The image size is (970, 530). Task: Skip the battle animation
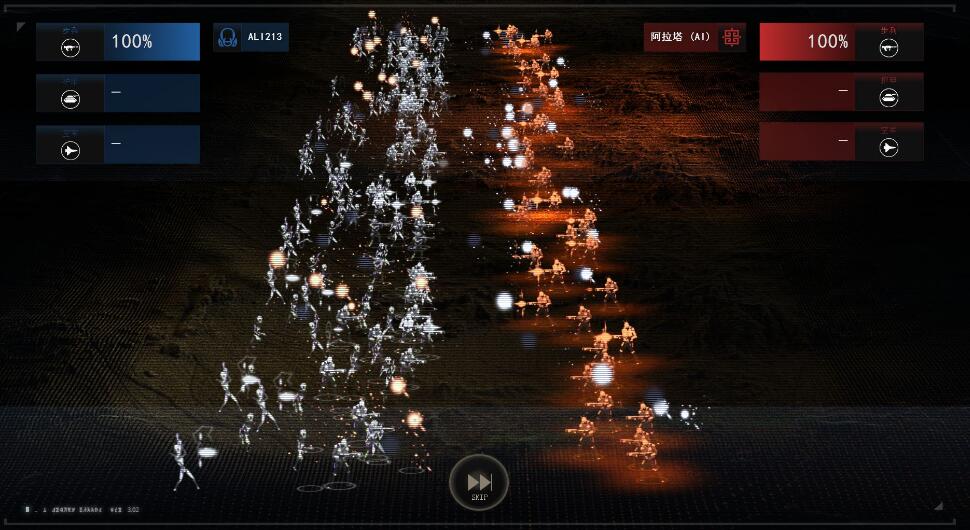pos(479,481)
